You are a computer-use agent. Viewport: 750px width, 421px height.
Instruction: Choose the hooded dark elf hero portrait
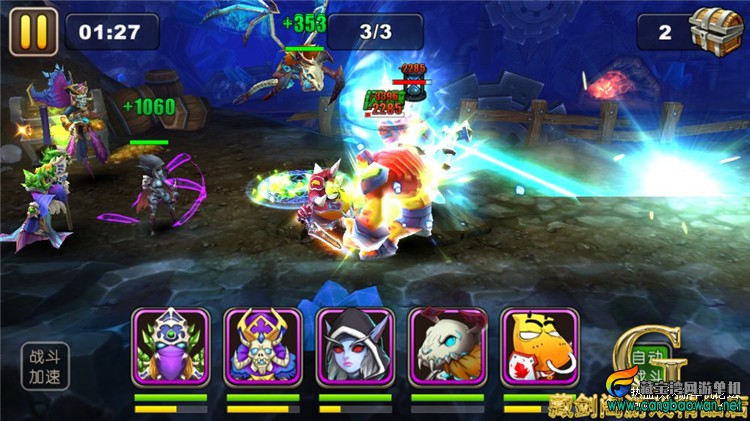click(355, 346)
